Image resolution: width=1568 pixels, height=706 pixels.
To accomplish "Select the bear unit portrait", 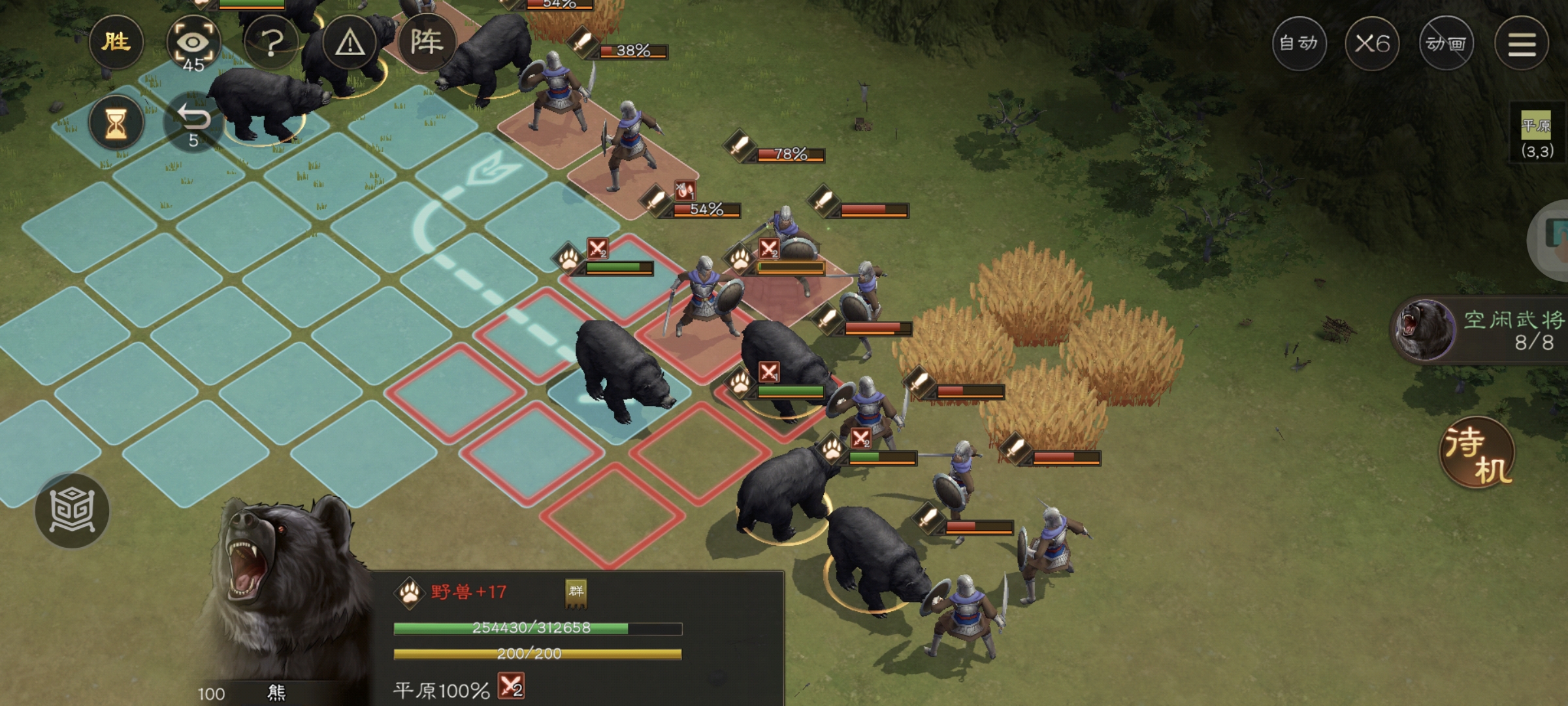I will [x=281, y=588].
